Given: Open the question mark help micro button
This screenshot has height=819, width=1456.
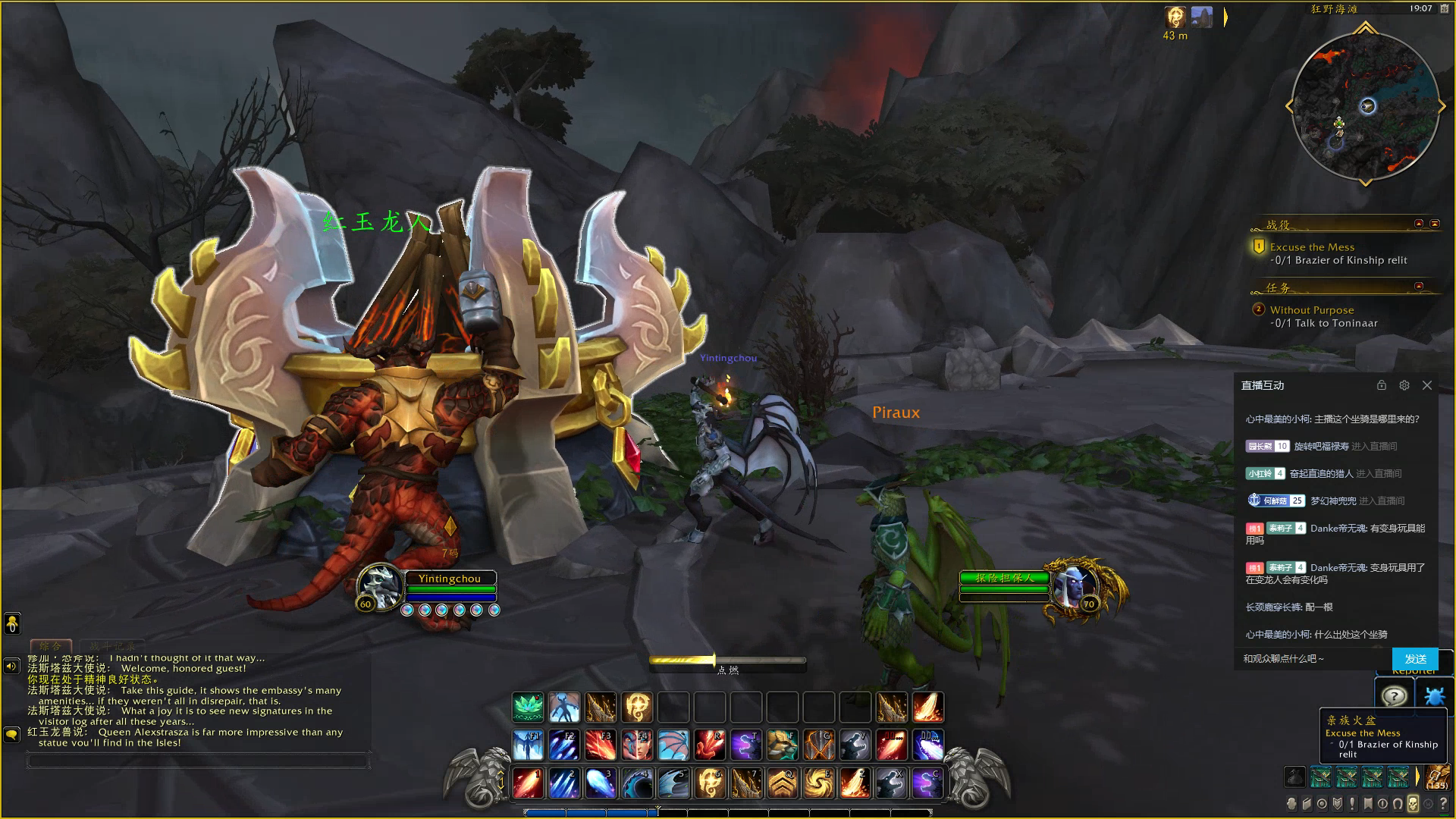Looking at the screenshot, I should click(x=1443, y=804).
